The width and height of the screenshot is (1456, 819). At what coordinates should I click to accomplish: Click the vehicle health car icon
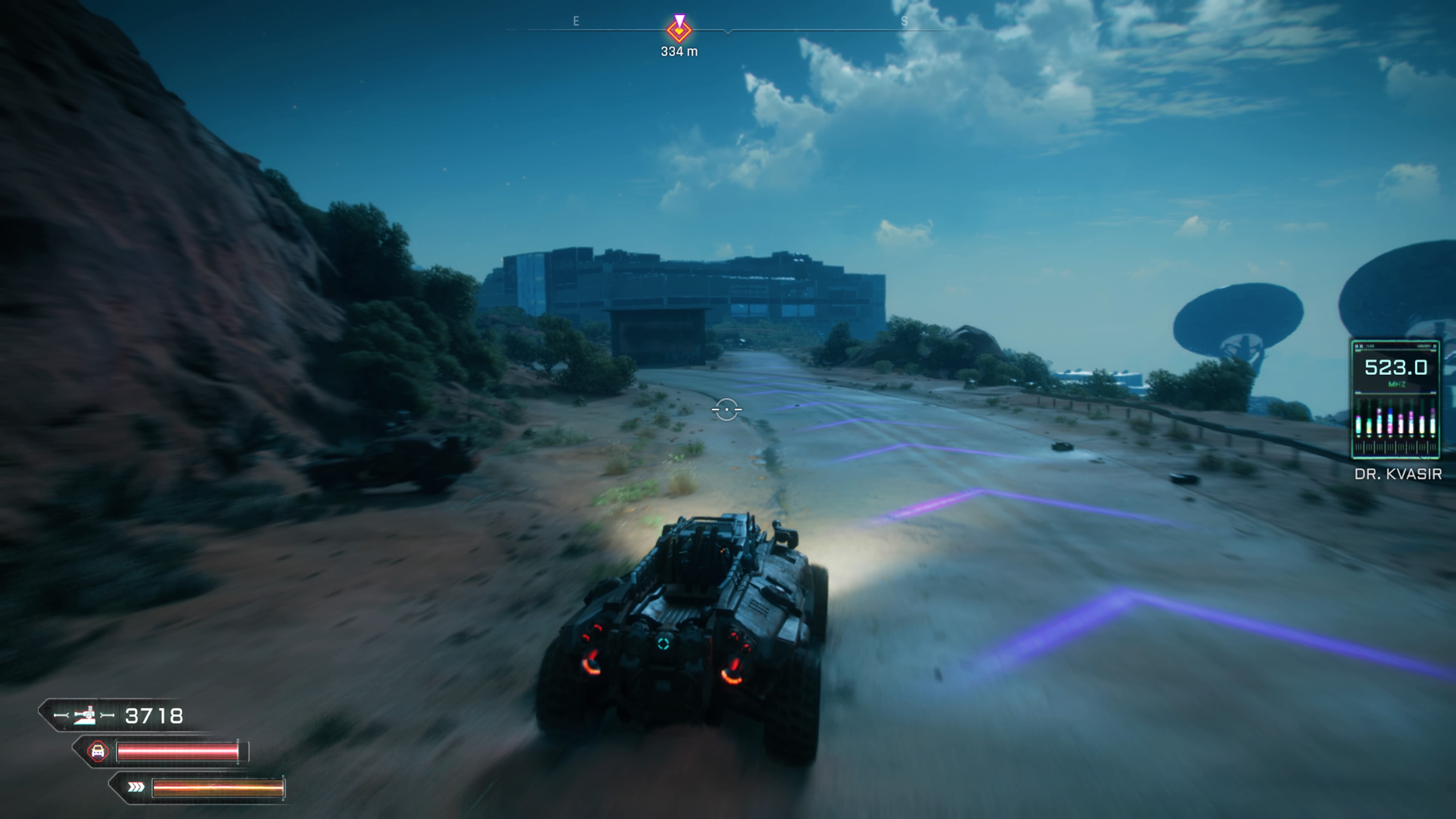tap(98, 752)
